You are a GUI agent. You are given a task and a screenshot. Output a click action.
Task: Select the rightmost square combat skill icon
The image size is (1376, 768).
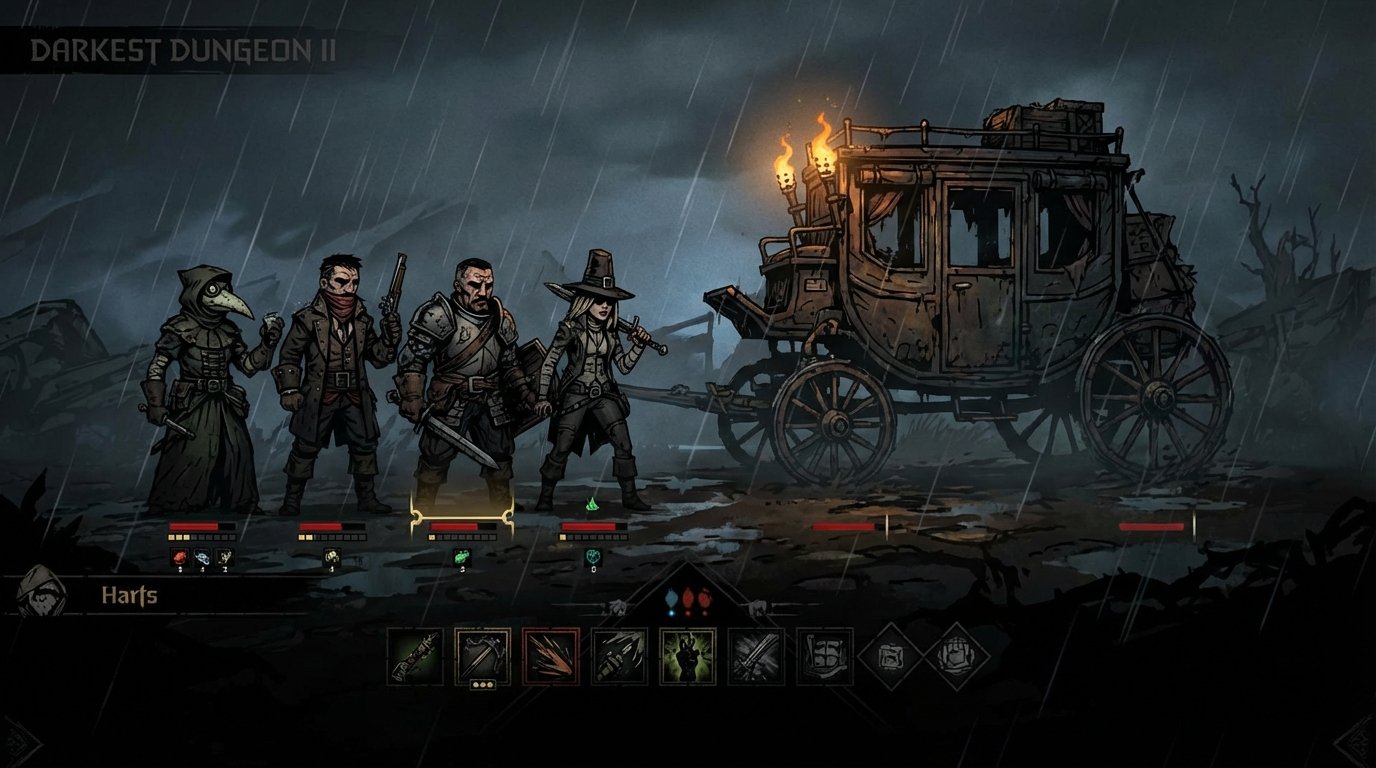click(x=825, y=655)
